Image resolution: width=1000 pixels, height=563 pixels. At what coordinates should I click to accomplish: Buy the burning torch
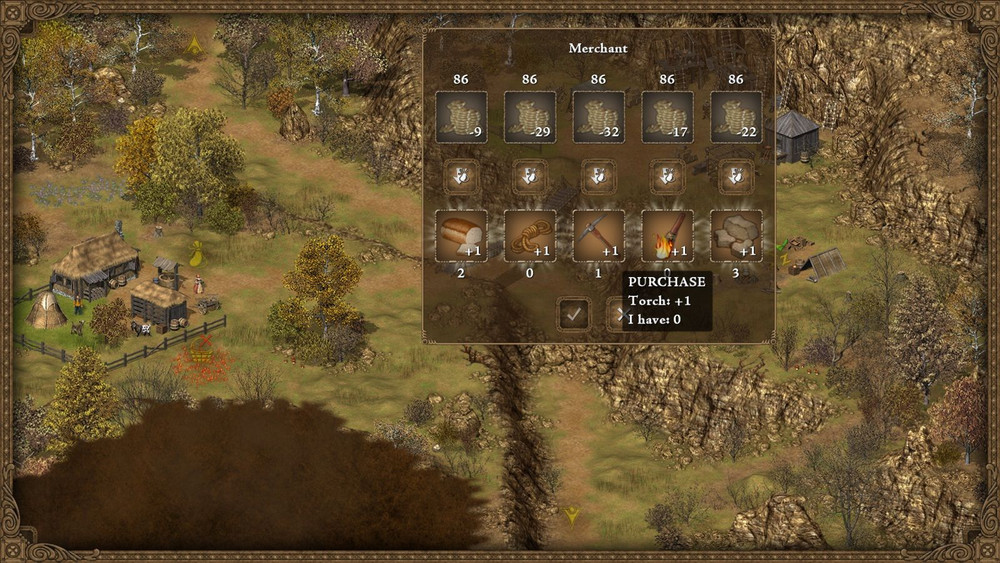[x=667, y=235]
